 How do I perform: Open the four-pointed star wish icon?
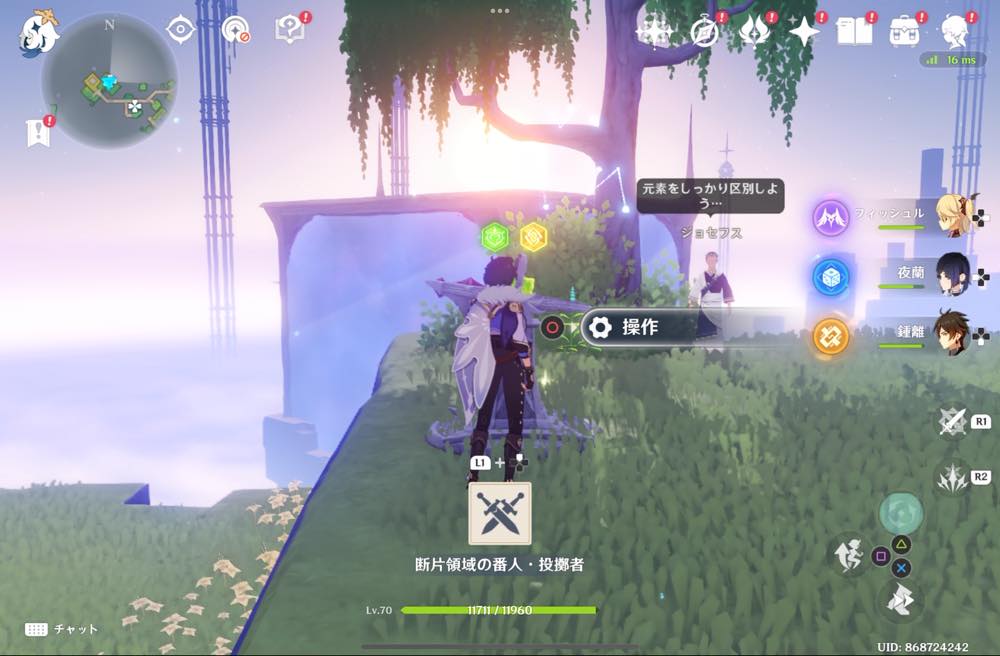[x=803, y=32]
